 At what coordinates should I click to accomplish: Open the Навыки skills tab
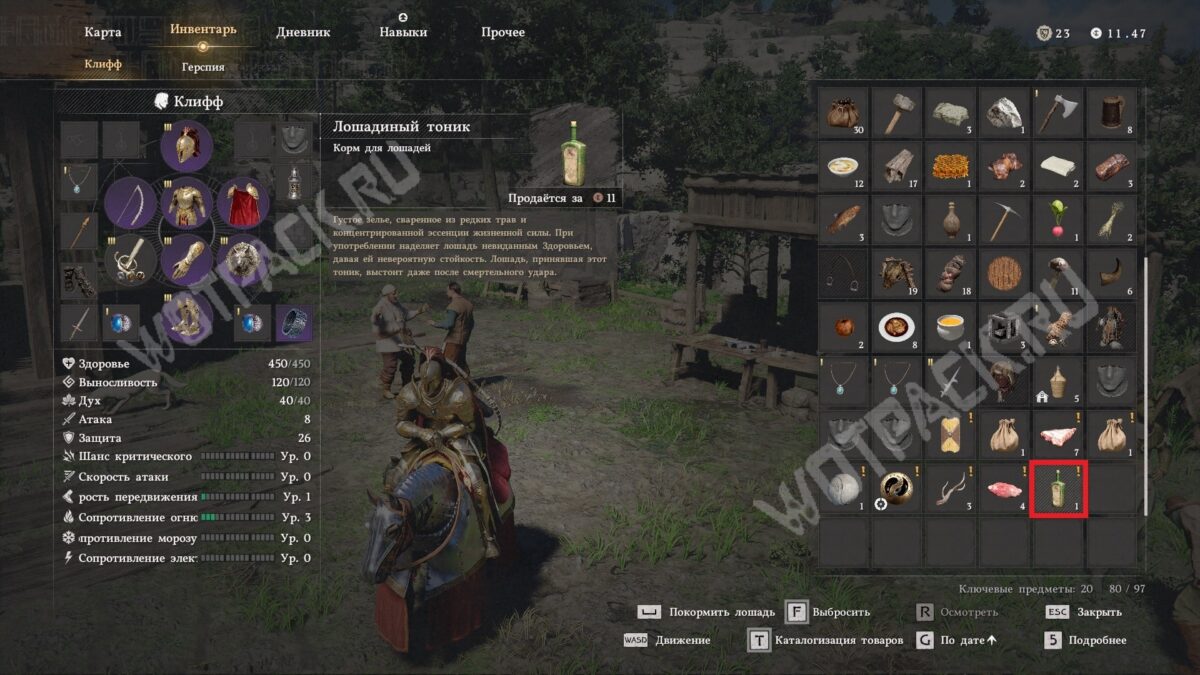click(403, 32)
